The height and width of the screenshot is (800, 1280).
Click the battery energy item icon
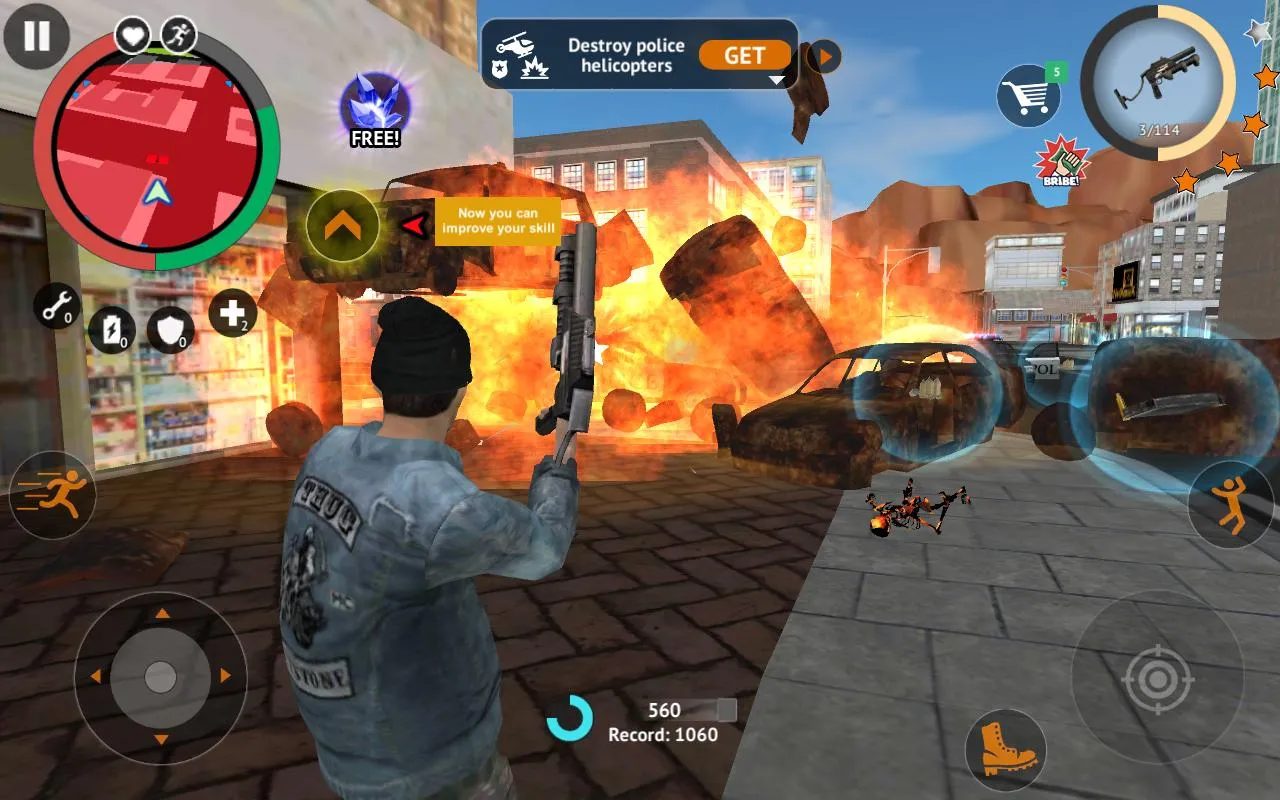113,330
